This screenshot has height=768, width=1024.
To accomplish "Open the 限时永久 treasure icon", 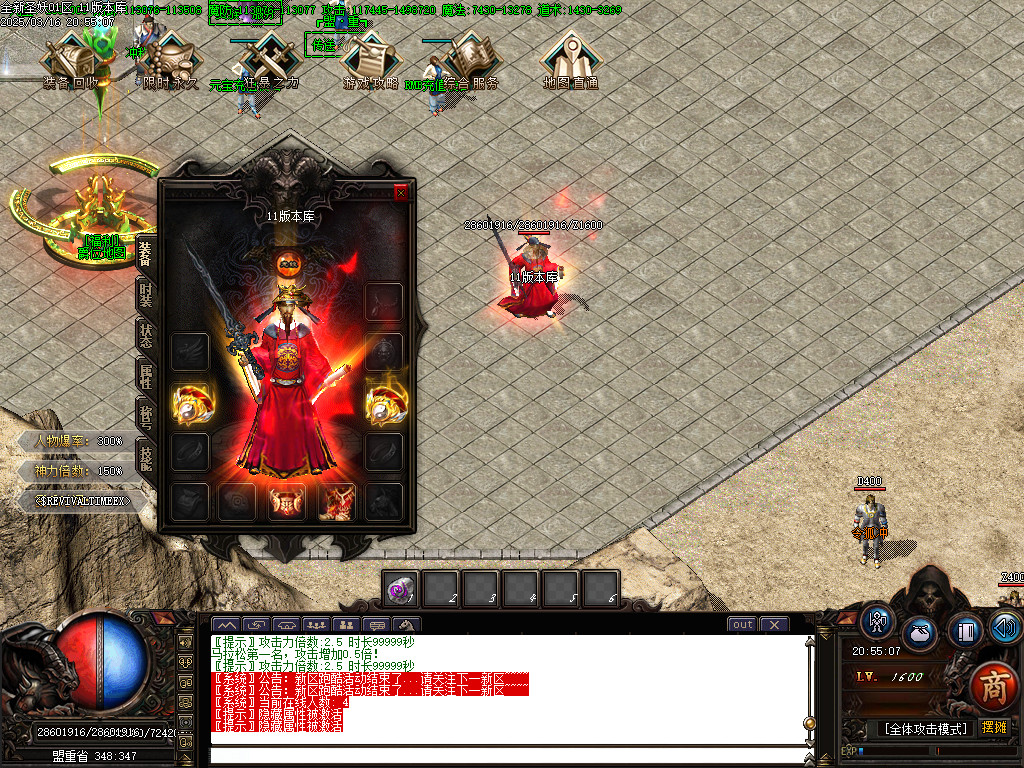I will tap(170, 62).
